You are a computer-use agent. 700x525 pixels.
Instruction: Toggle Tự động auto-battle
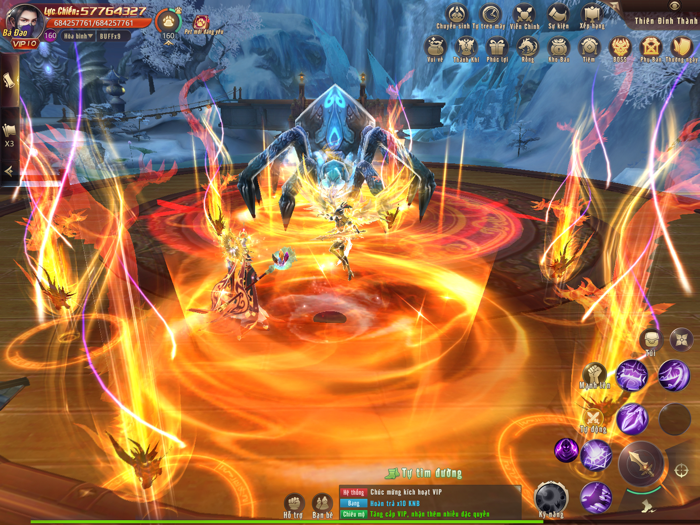pos(594,418)
